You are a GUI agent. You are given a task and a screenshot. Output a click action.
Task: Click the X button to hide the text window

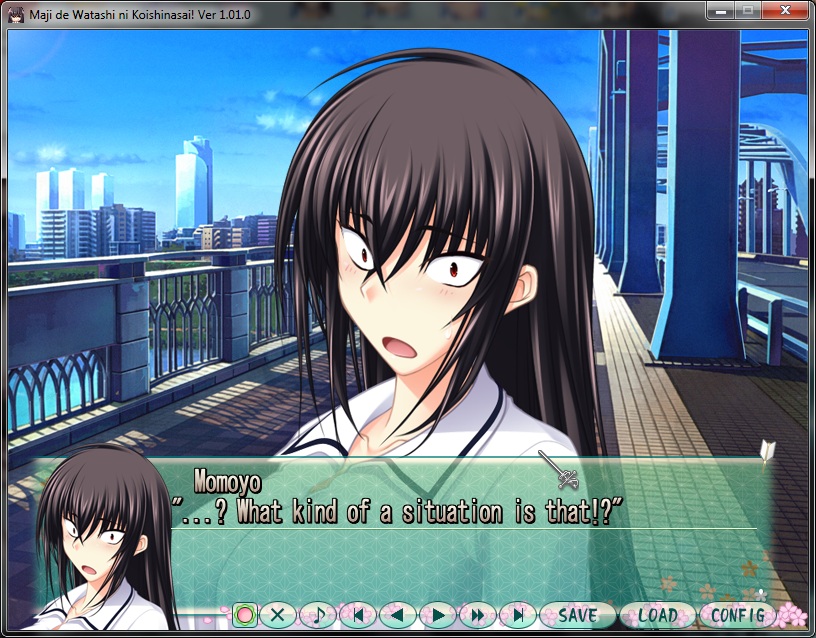pyautogui.click(x=278, y=615)
